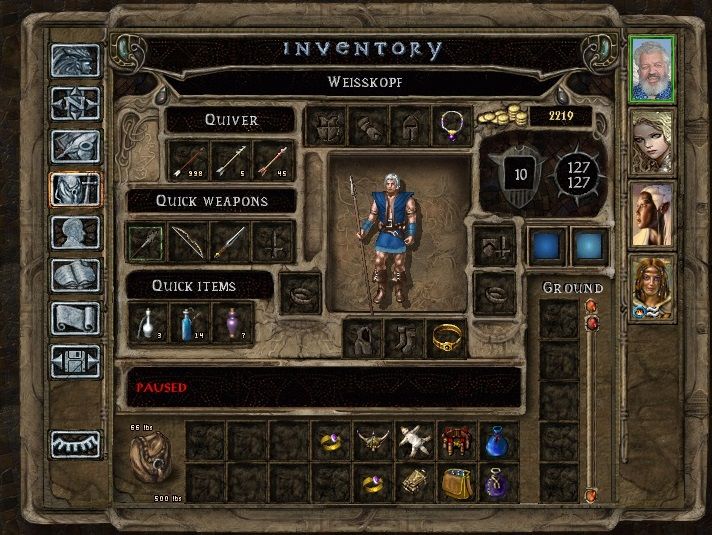Click the equipped amulet slot
This screenshot has width=712, height=535.
[x=451, y=127]
